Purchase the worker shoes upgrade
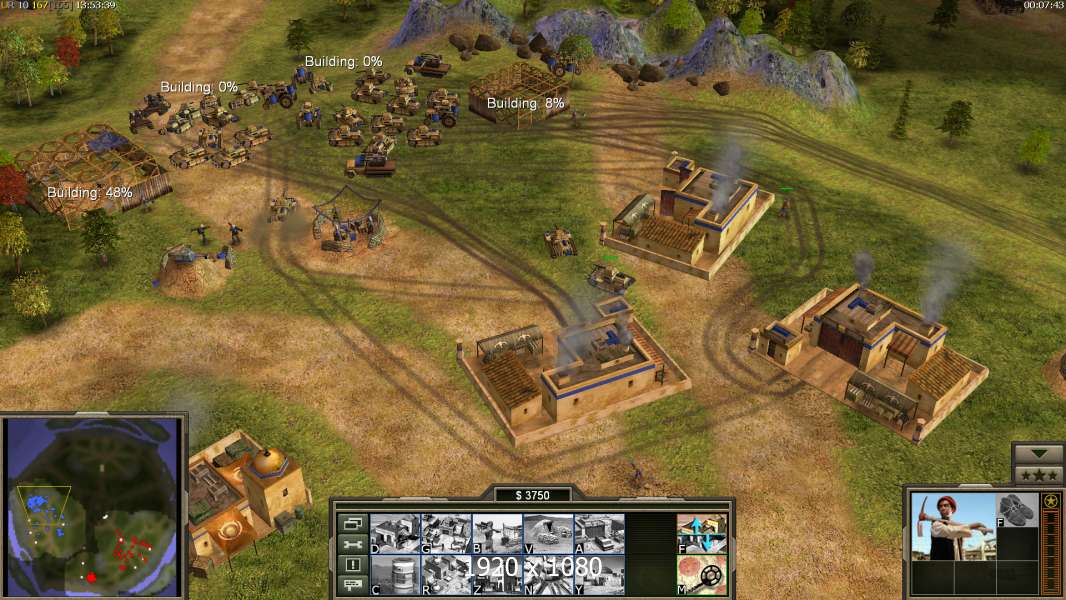Image resolution: width=1066 pixels, height=600 pixels. point(1017,509)
